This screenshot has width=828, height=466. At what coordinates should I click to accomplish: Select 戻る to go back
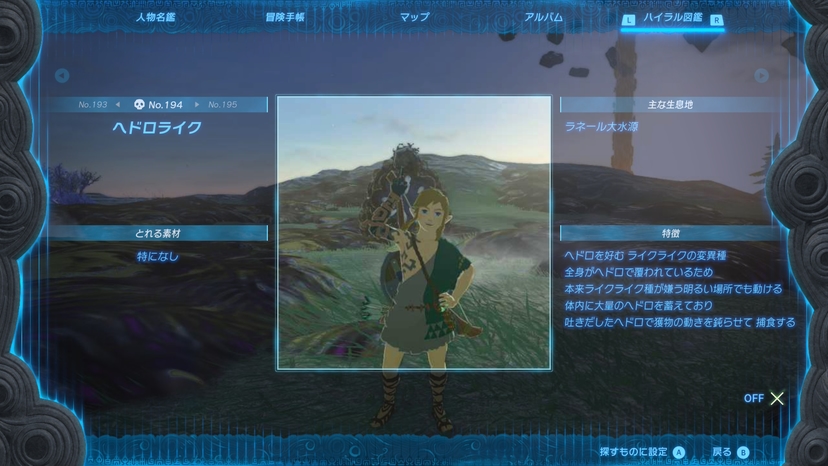730,452
